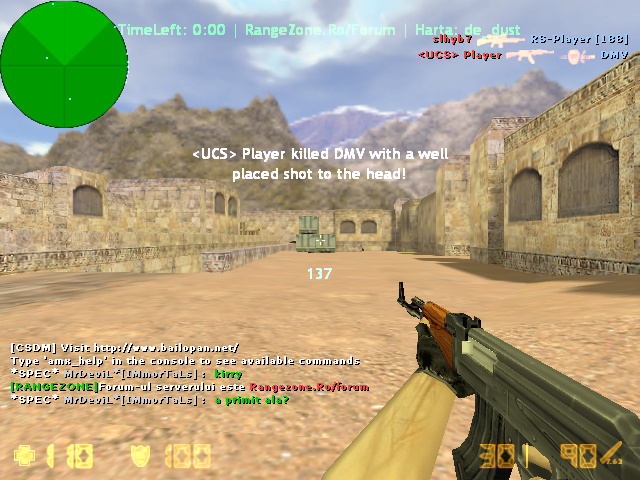Screen dimensions: 640x480
Task: Click the kevlar armor shield icon
Action: [x=141, y=456]
